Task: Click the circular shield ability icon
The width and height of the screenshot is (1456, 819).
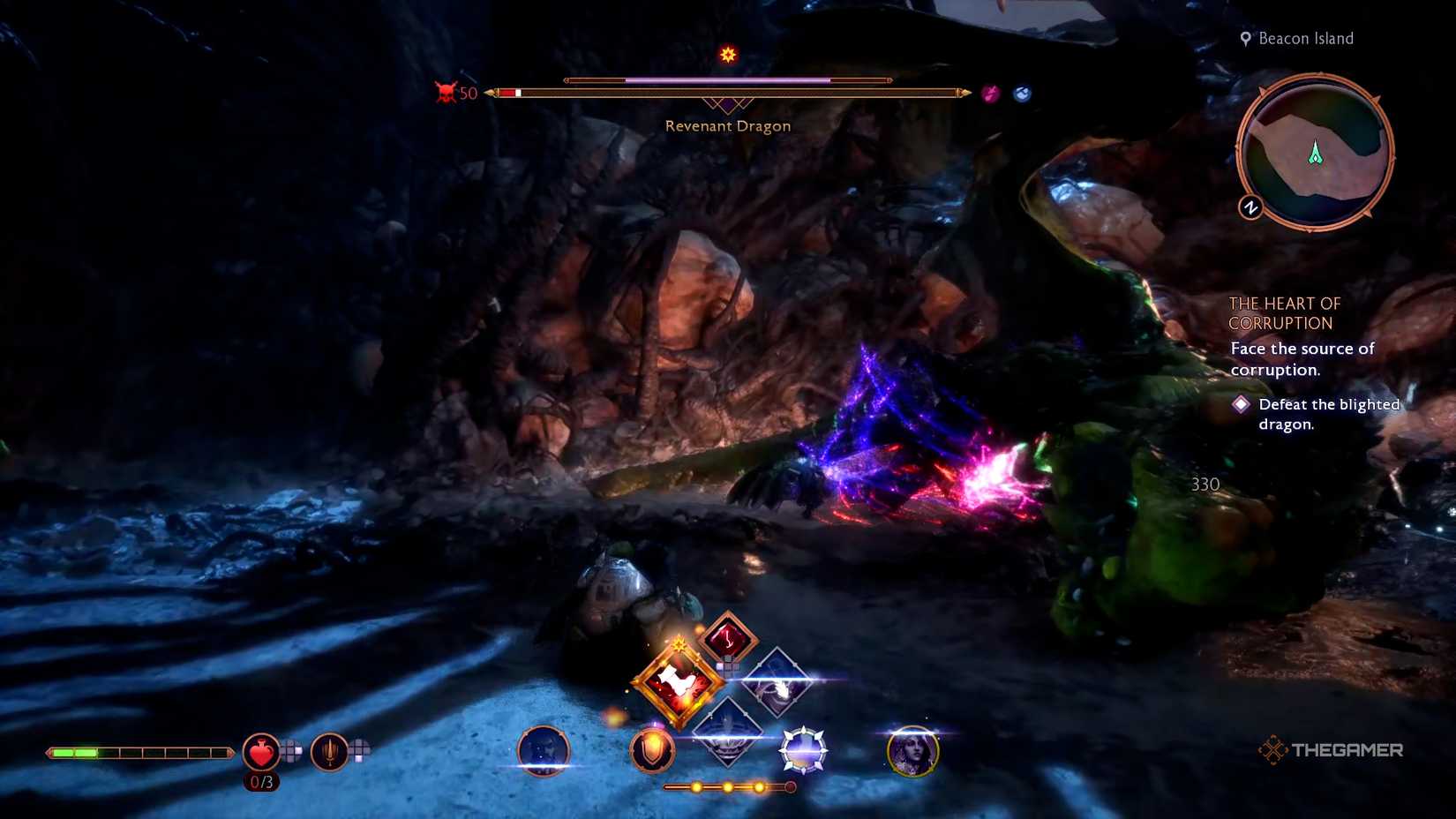Action: 650,752
